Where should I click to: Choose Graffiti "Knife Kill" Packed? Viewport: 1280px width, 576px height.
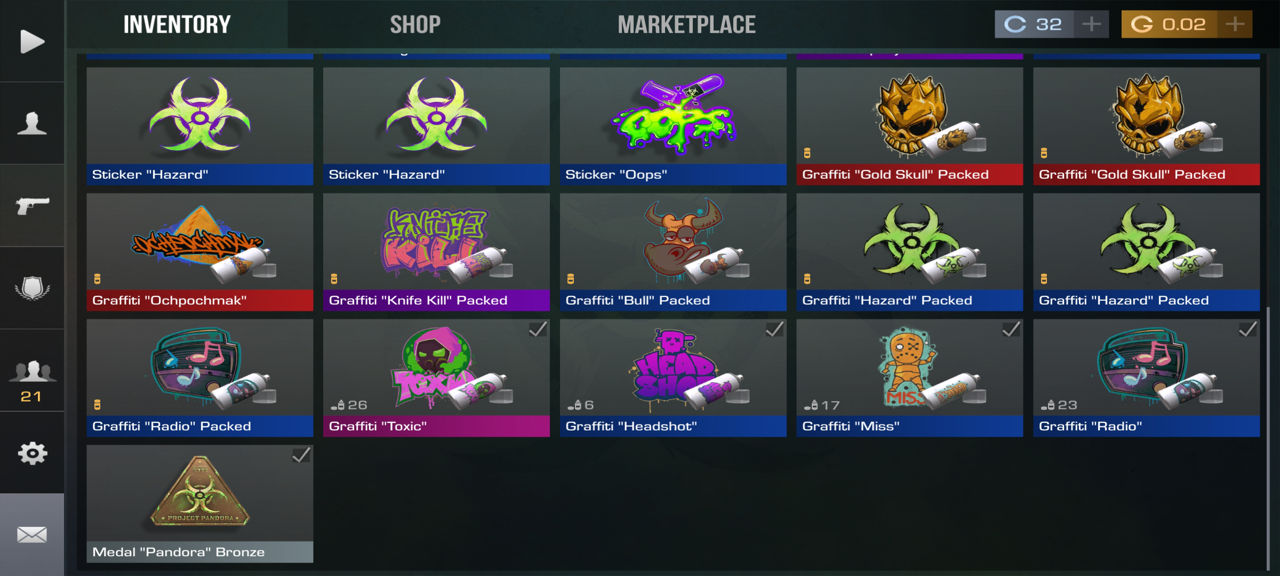coord(436,251)
